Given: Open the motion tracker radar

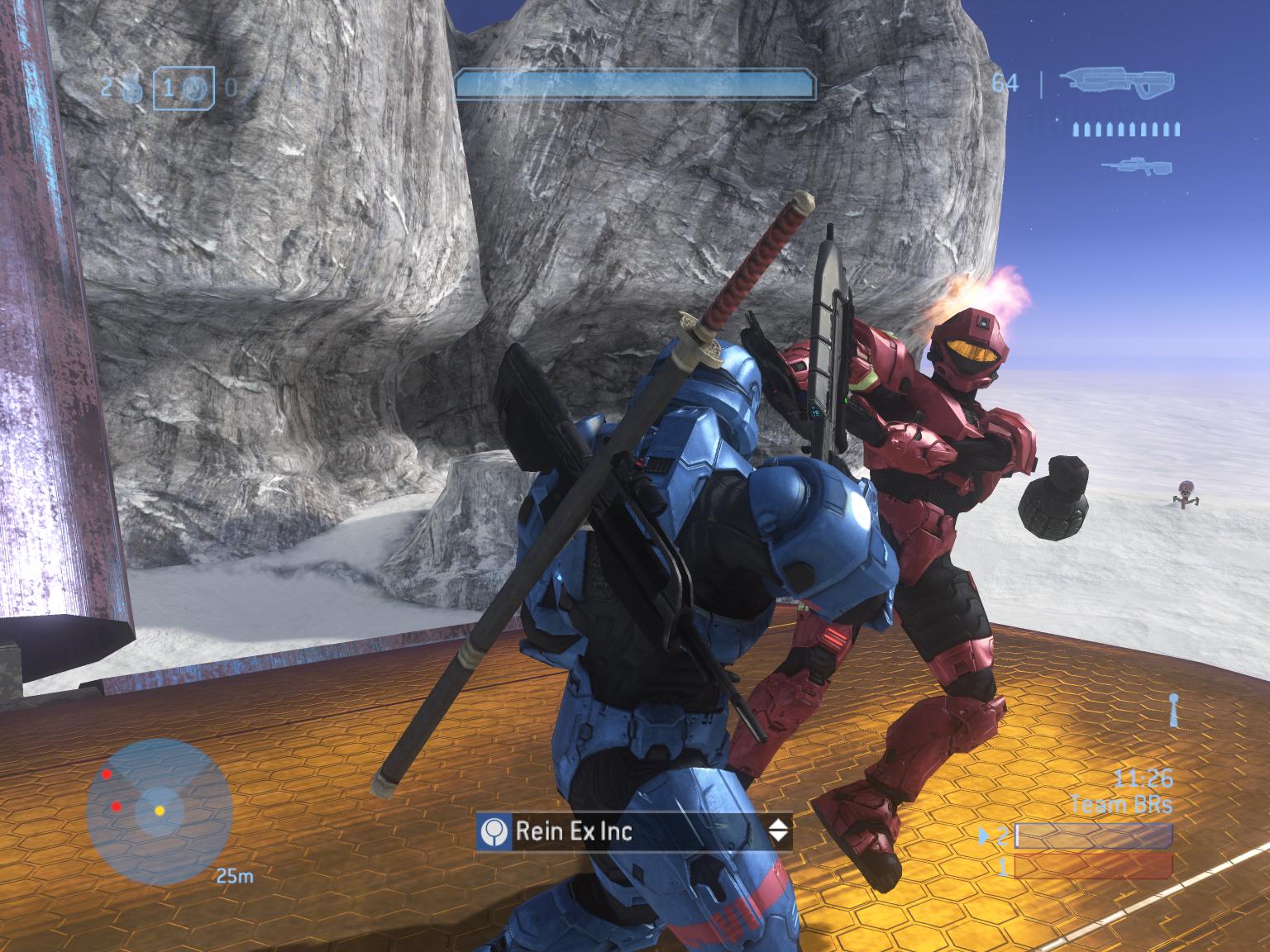Looking at the screenshot, I should [159, 812].
